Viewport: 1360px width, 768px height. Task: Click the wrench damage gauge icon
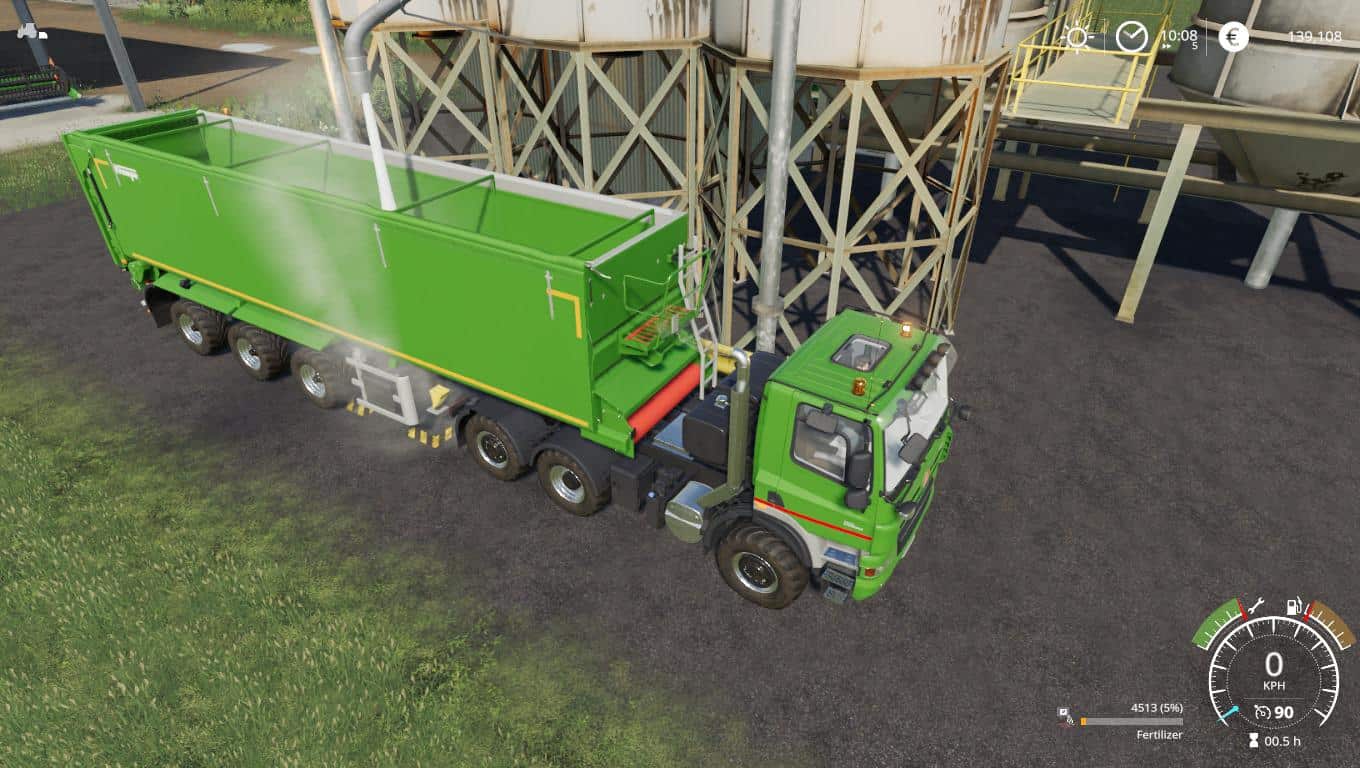(1257, 604)
